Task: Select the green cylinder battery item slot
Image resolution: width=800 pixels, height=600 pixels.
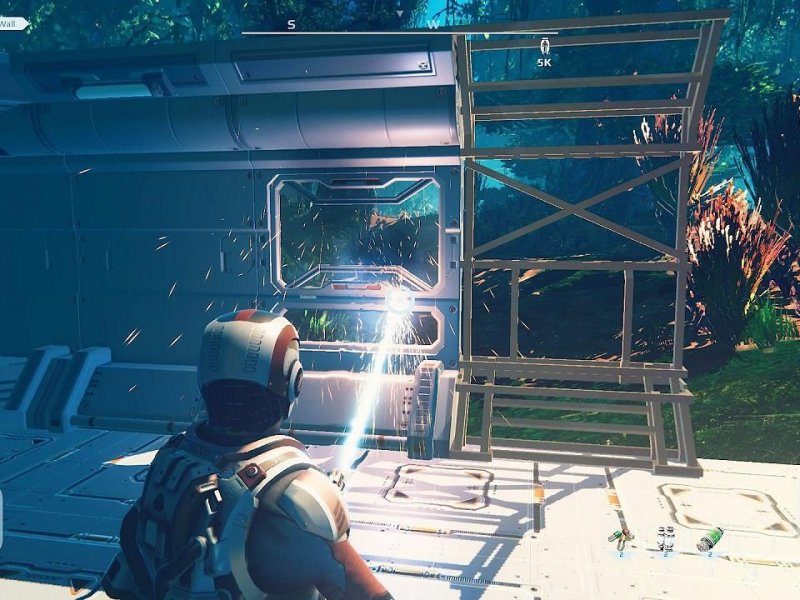Action: [710, 539]
